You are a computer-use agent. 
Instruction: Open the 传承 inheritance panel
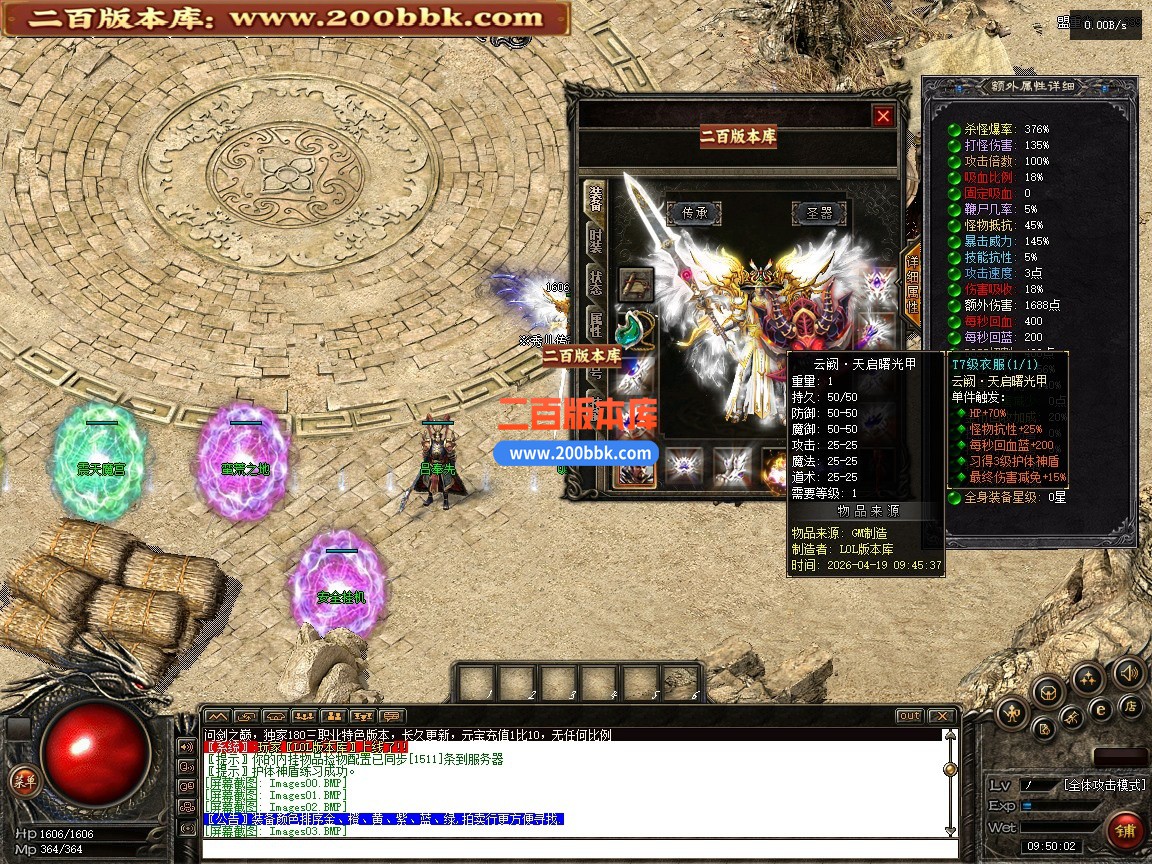tap(694, 212)
